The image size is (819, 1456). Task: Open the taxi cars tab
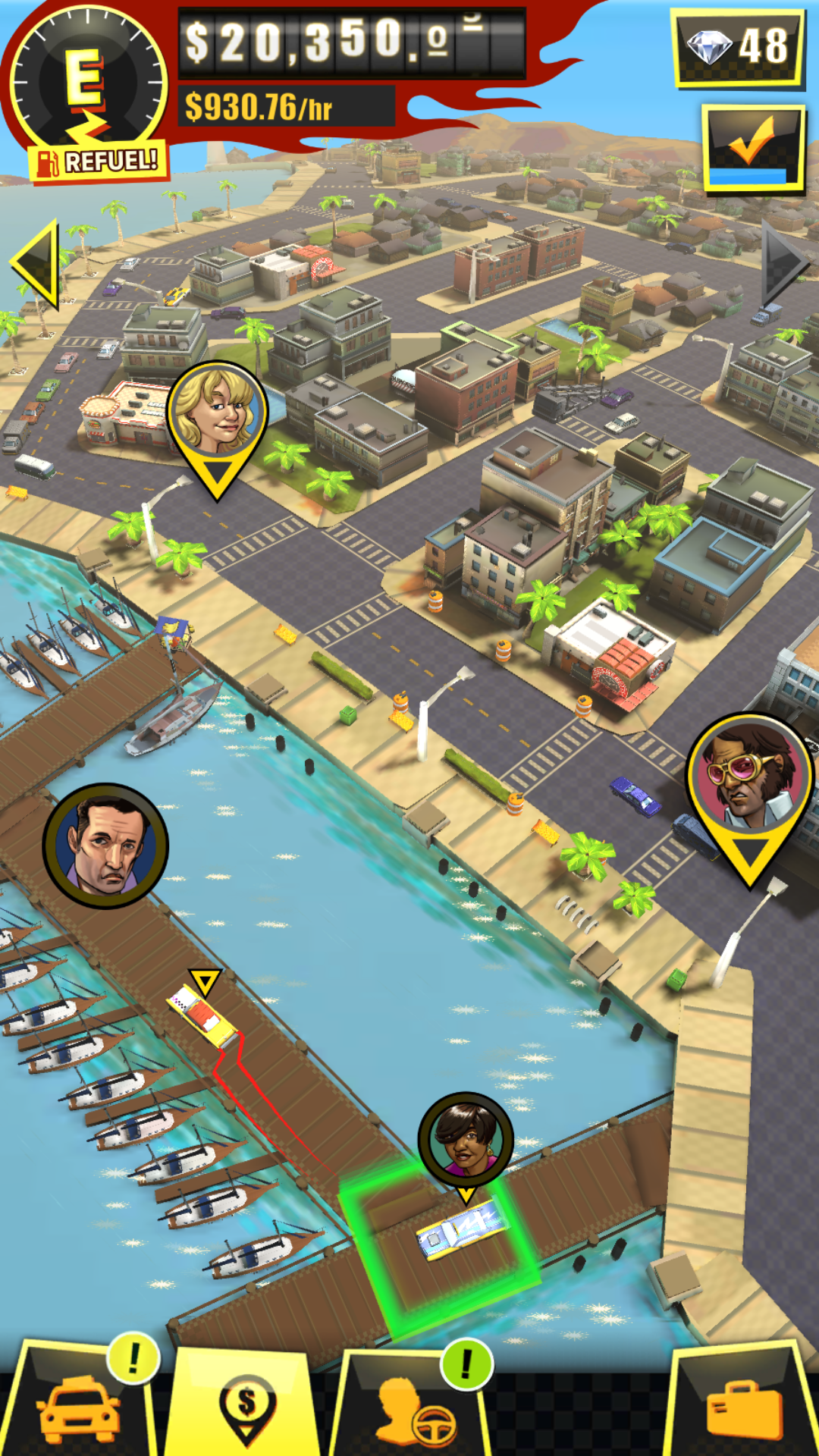coord(80,1407)
